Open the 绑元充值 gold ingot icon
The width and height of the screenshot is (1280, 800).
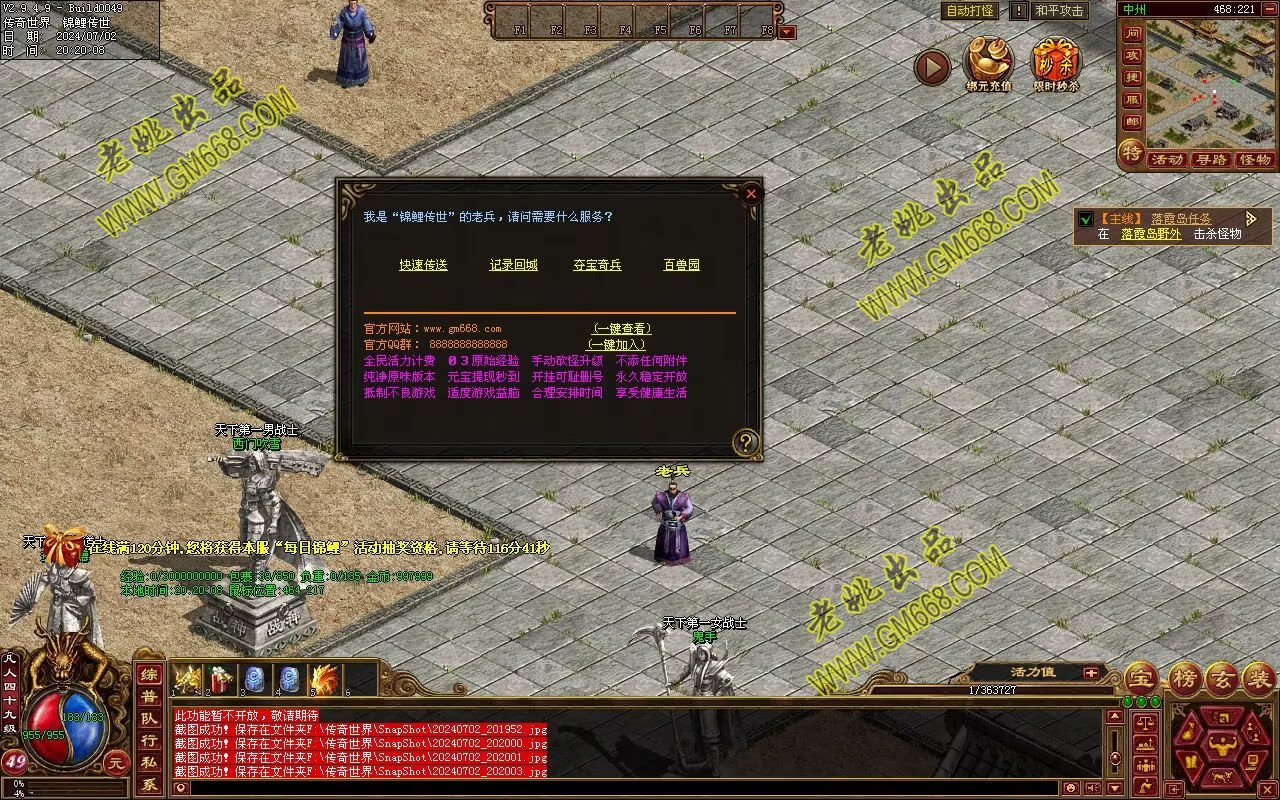988,64
